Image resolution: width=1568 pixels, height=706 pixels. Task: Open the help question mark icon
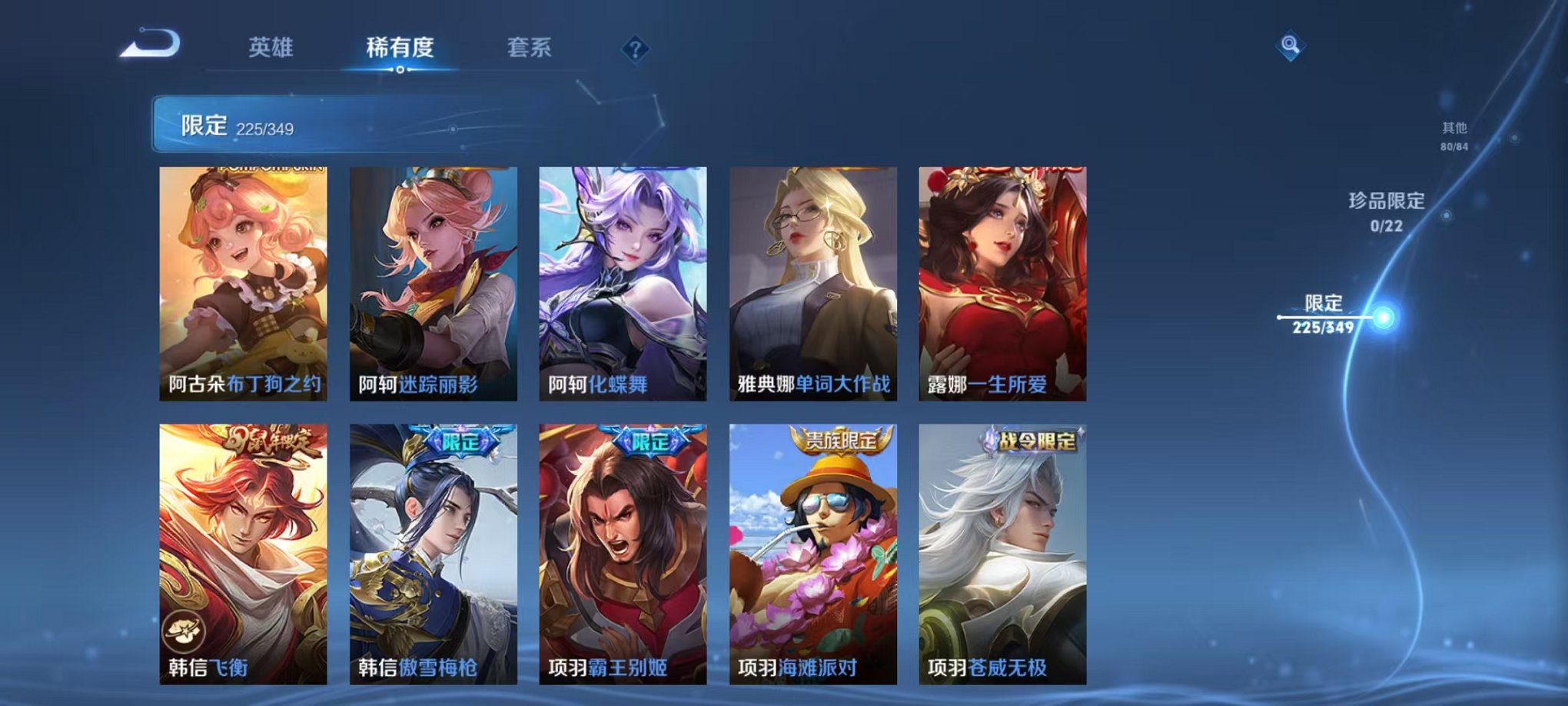coord(633,50)
